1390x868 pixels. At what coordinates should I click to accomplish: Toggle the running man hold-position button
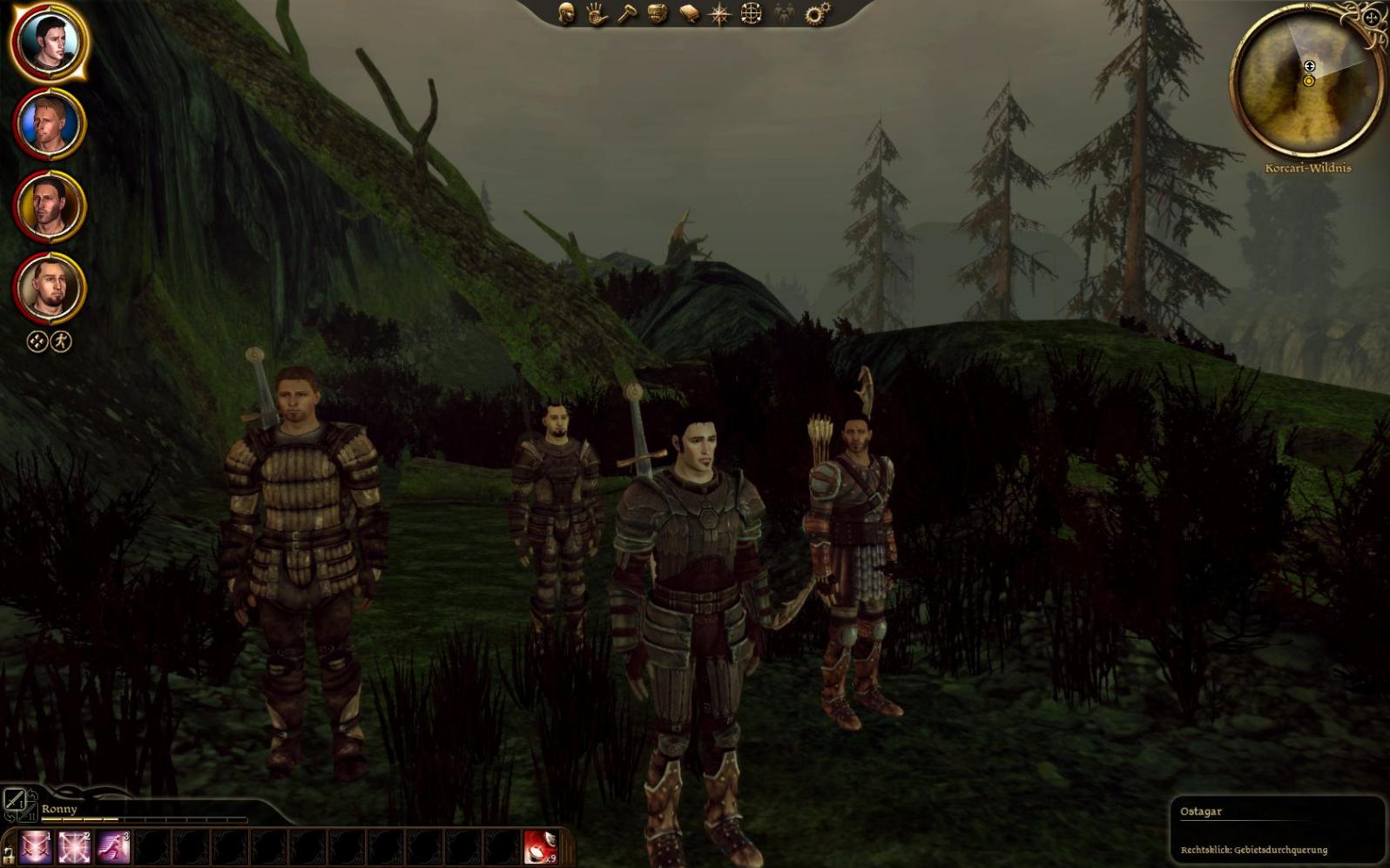[x=61, y=341]
